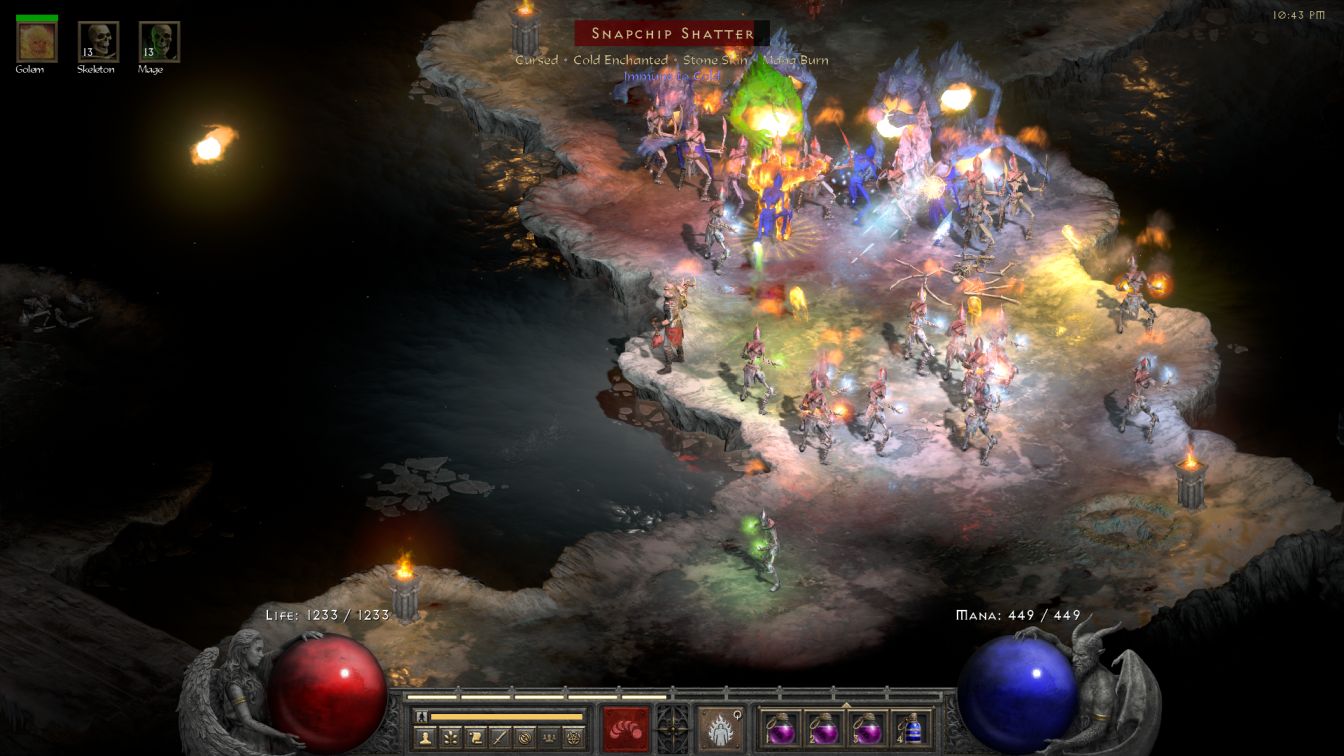Screen dimensions: 1344x756
Task: Open the skill tree button
Action: (449, 738)
